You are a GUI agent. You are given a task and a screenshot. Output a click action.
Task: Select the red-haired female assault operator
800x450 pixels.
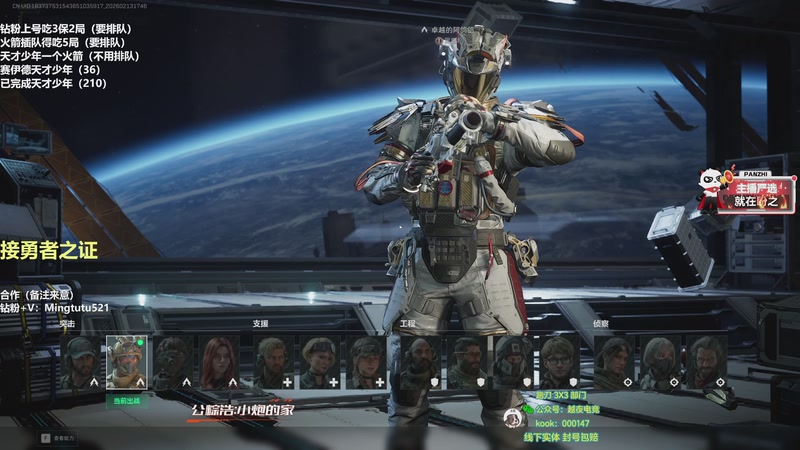click(220, 361)
